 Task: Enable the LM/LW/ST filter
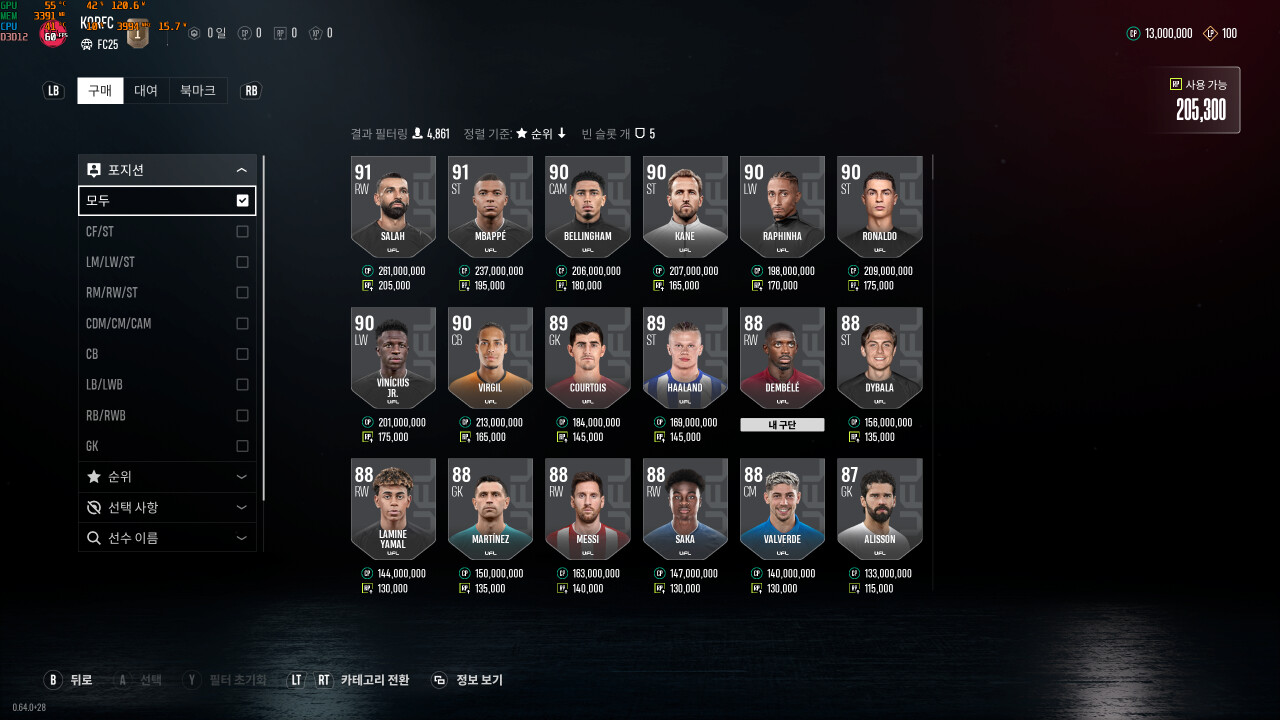[242, 262]
